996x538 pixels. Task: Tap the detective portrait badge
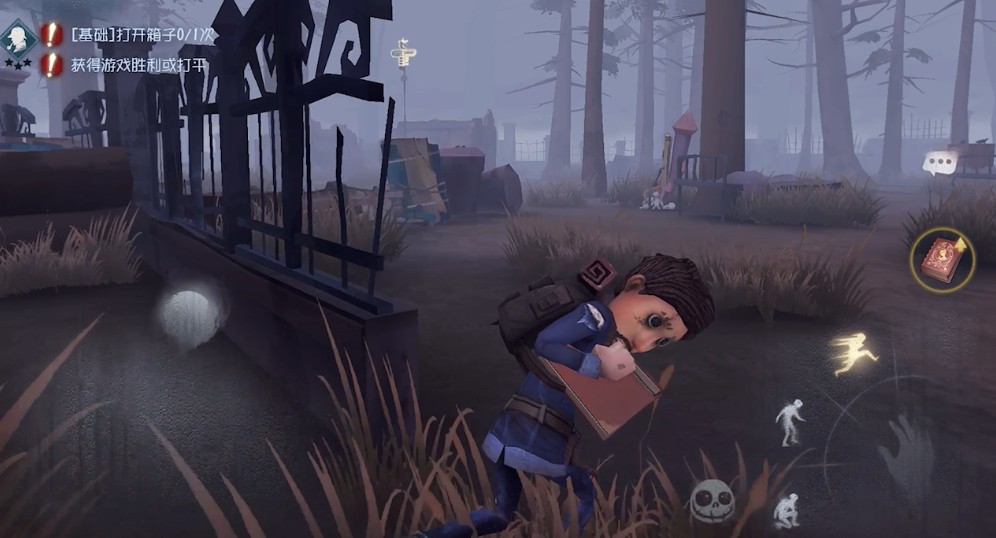(19, 37)
